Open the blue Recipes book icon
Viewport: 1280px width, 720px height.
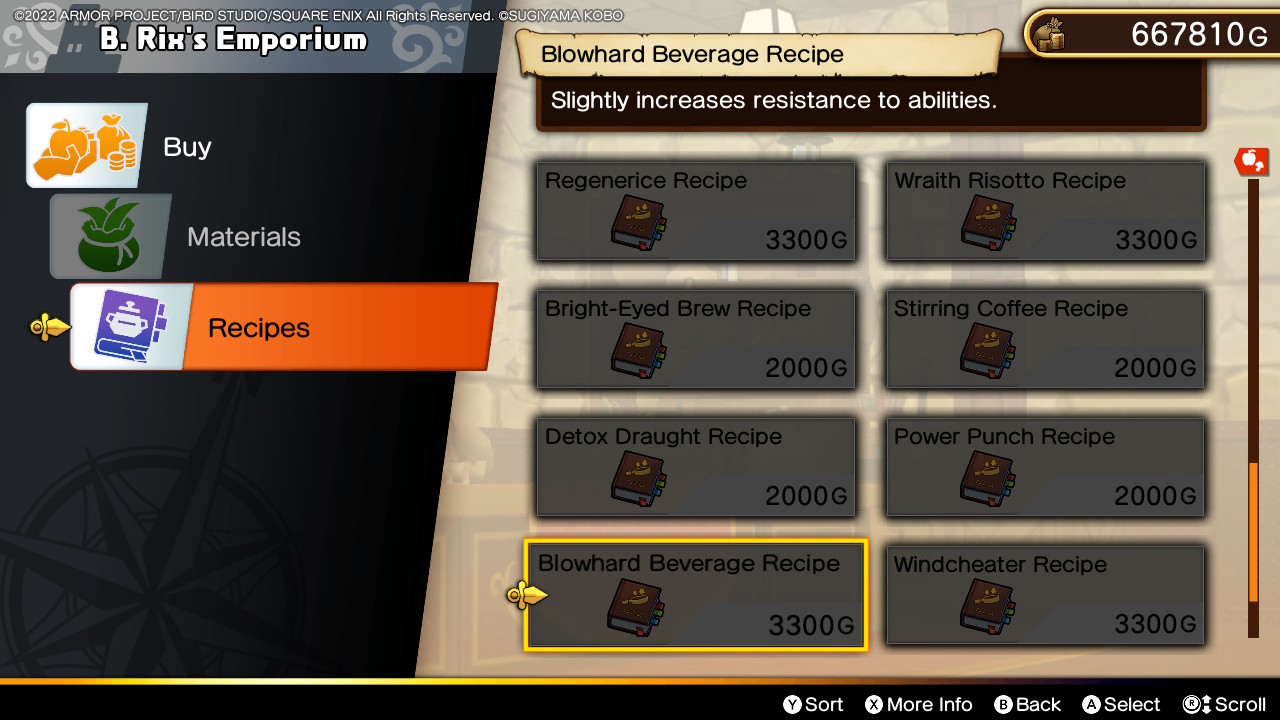(x=130, y=327)
